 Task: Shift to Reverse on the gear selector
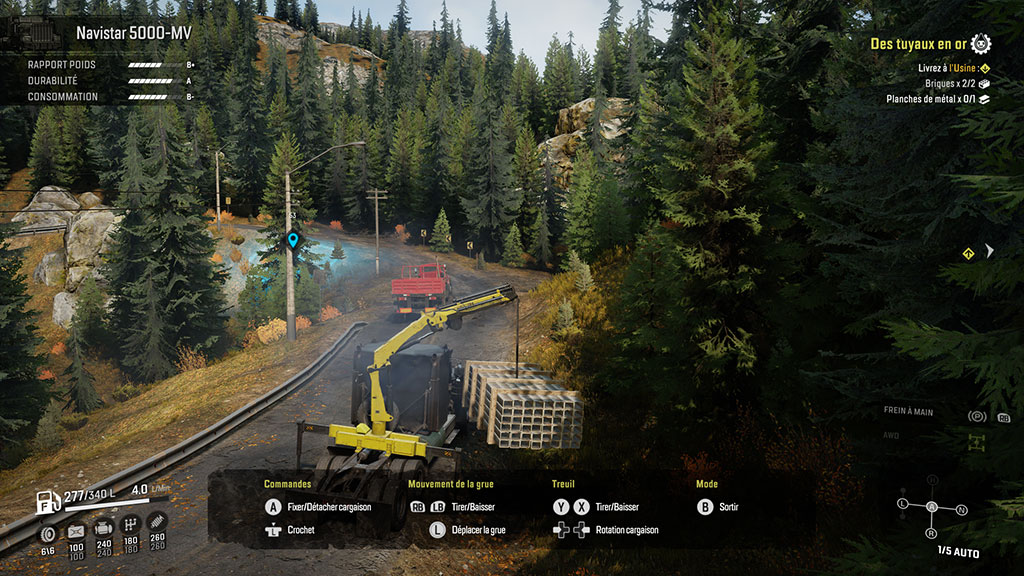click(932, 535)
